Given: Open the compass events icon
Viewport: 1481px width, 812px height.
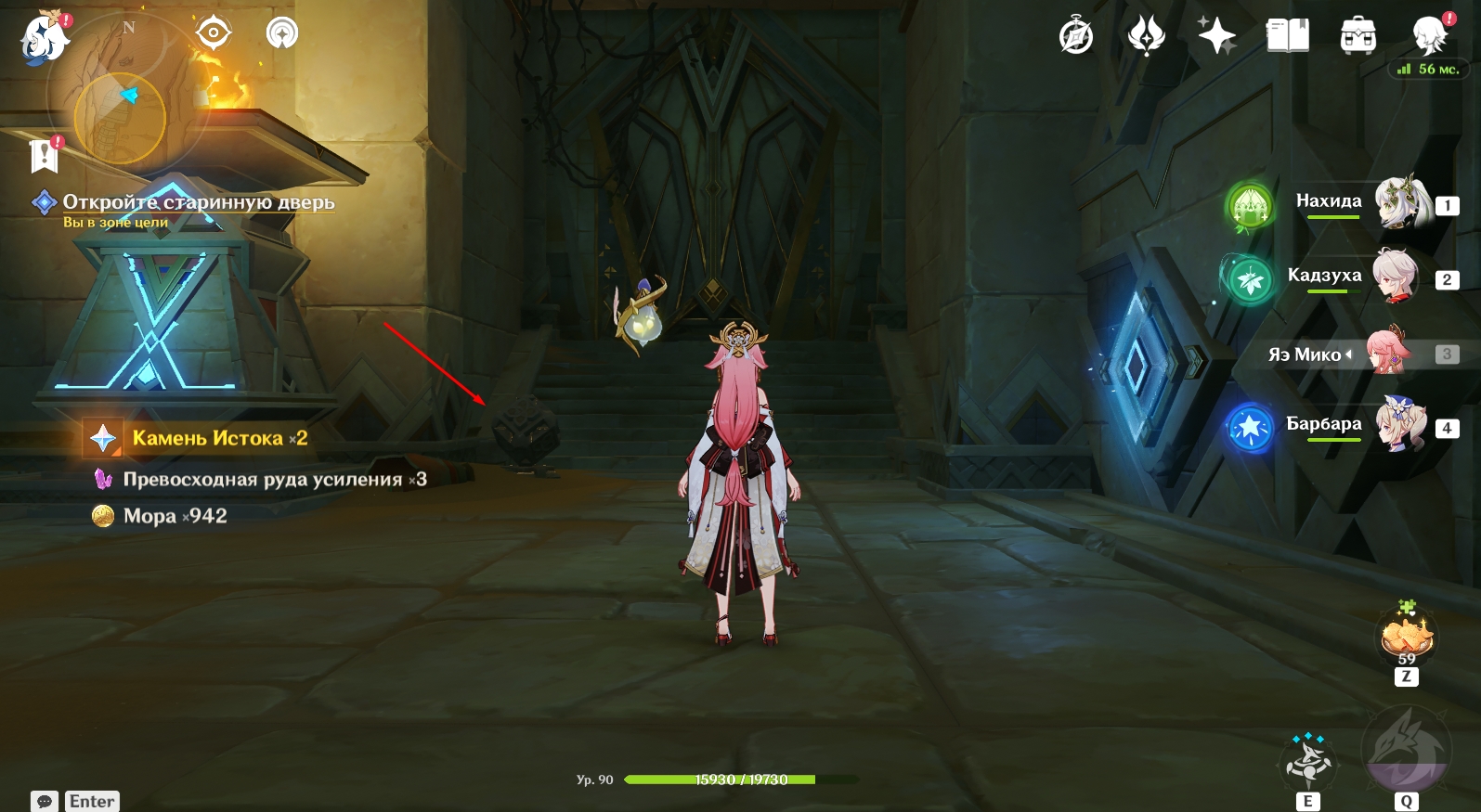Looking at the screenshot, I should click(x=1076, y=37).
